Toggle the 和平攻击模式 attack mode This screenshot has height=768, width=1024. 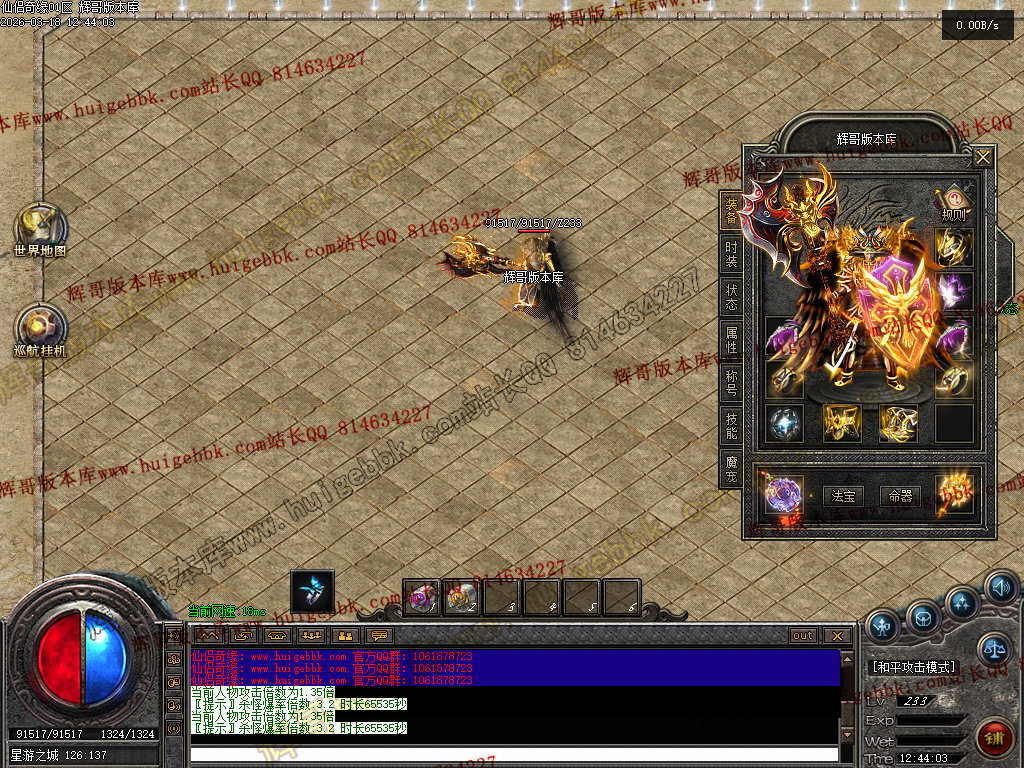913,667
